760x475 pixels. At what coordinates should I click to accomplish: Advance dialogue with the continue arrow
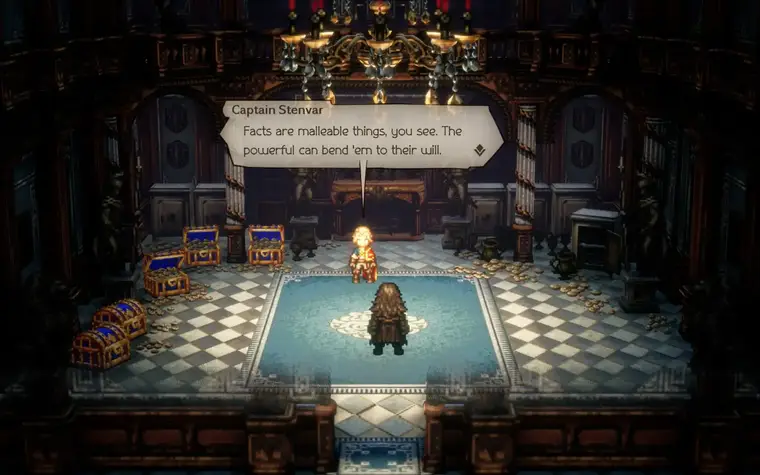pos(480,151)
